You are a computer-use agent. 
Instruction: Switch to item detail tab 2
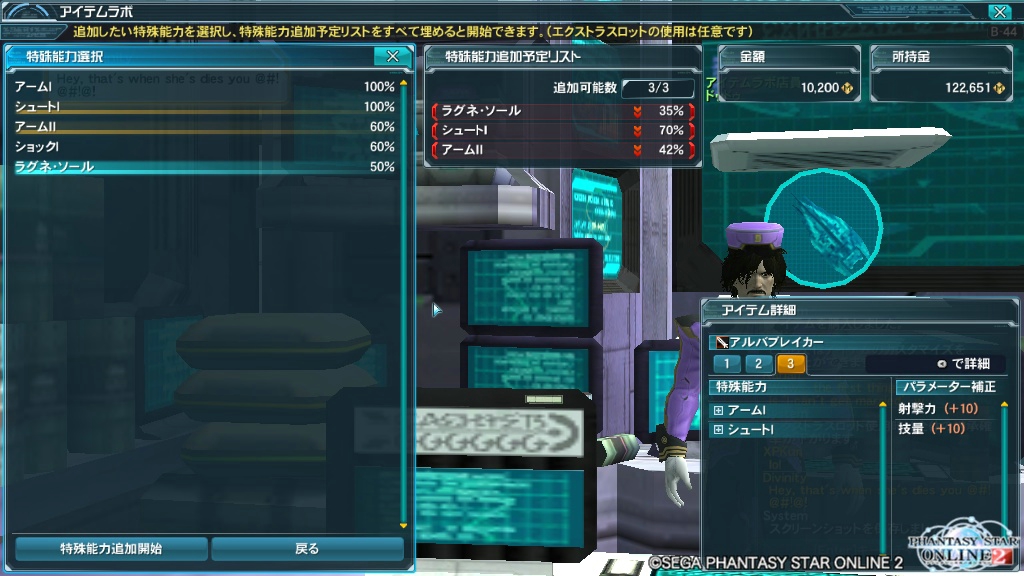(x=758, y=364)
